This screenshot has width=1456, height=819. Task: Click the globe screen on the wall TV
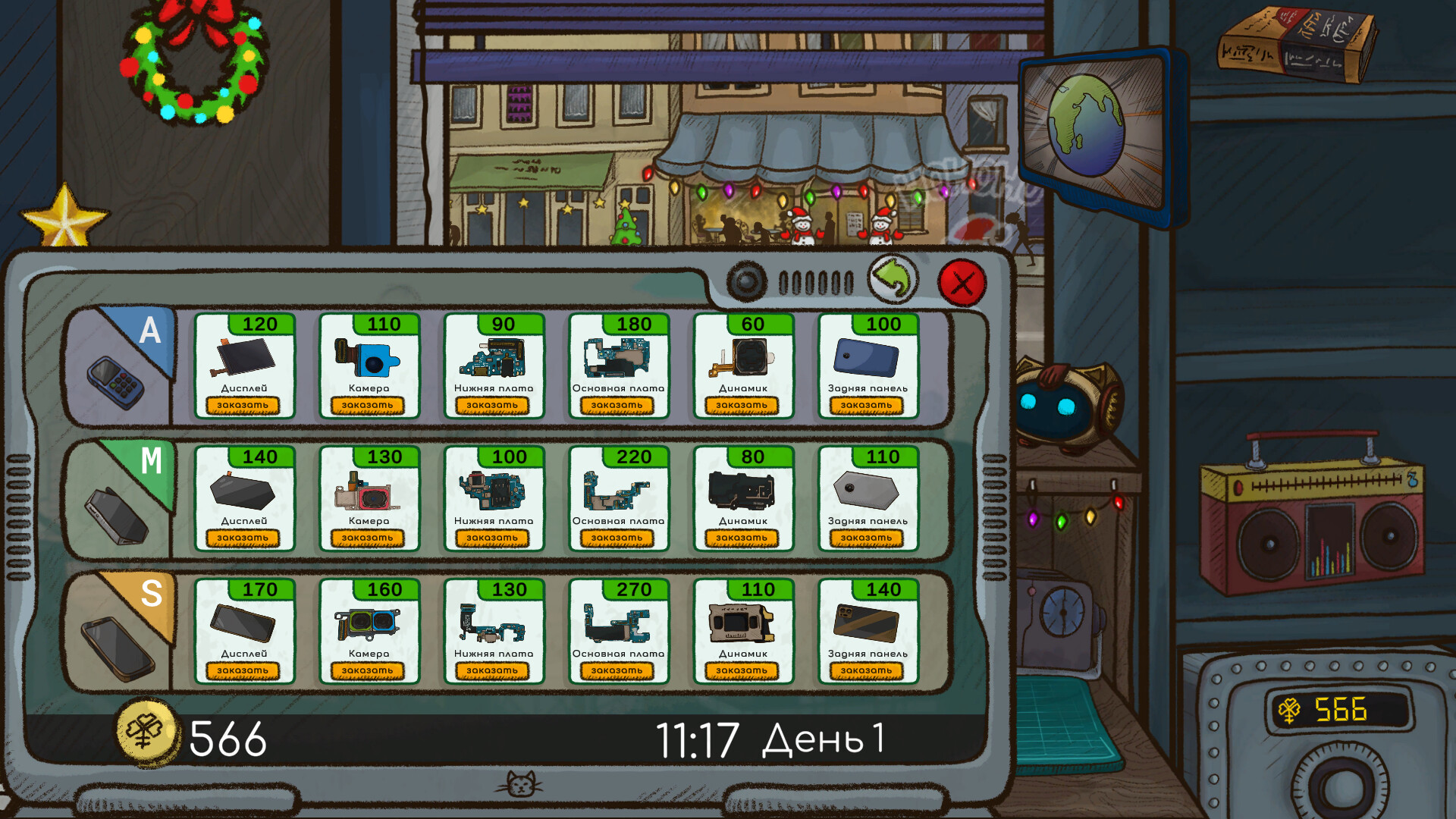click(x=1086, y=125)
